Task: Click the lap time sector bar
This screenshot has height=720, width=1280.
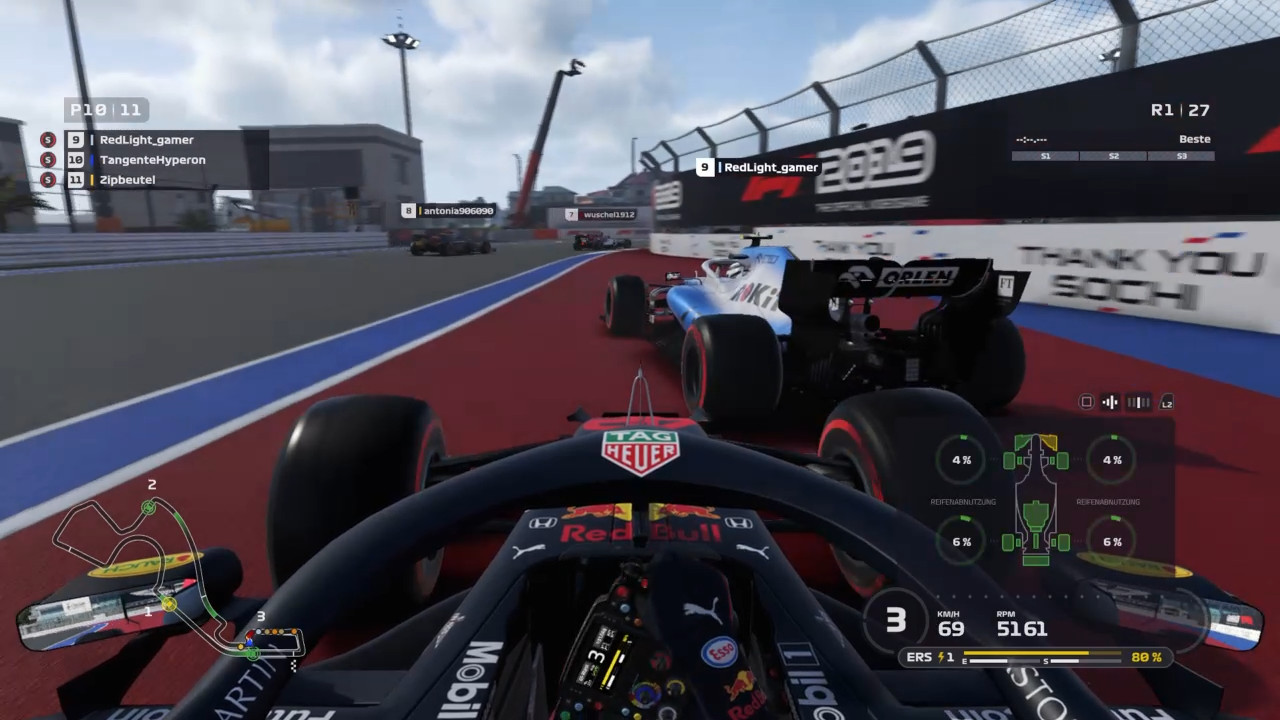Action: click(x=1113, y=156)
